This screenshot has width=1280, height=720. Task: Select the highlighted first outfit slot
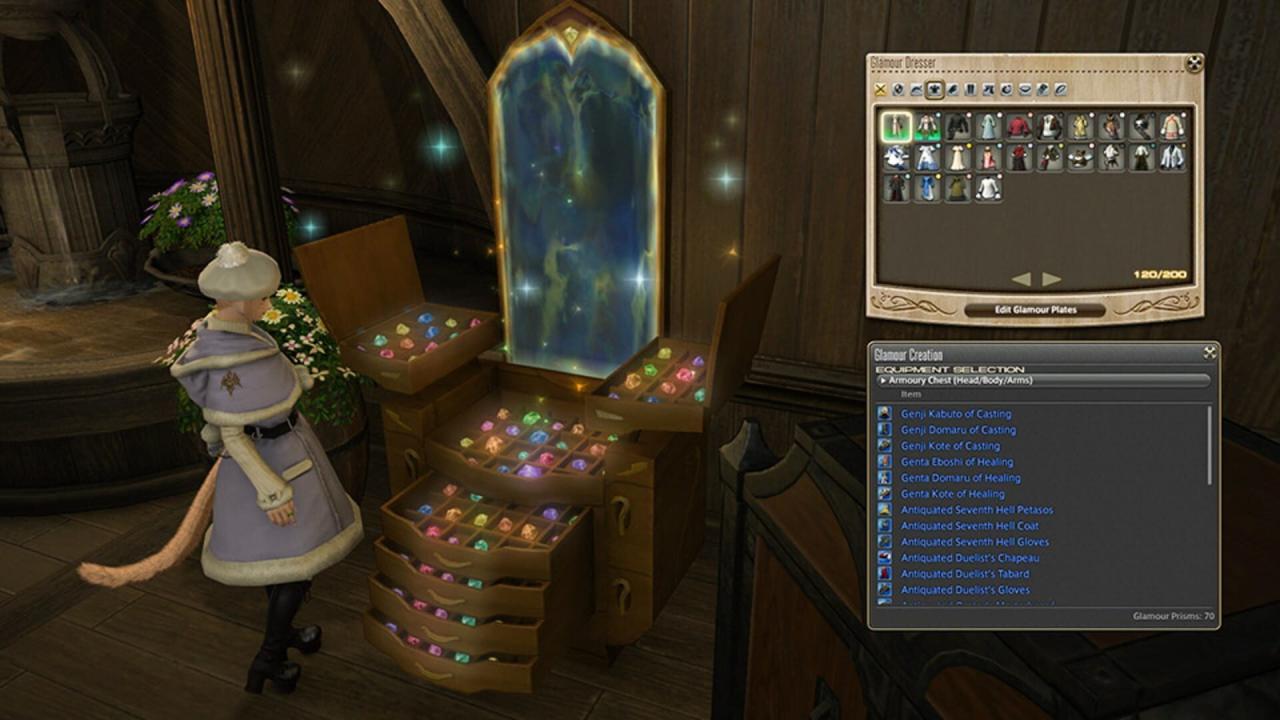pyautogui.click(x=896, y=126)
